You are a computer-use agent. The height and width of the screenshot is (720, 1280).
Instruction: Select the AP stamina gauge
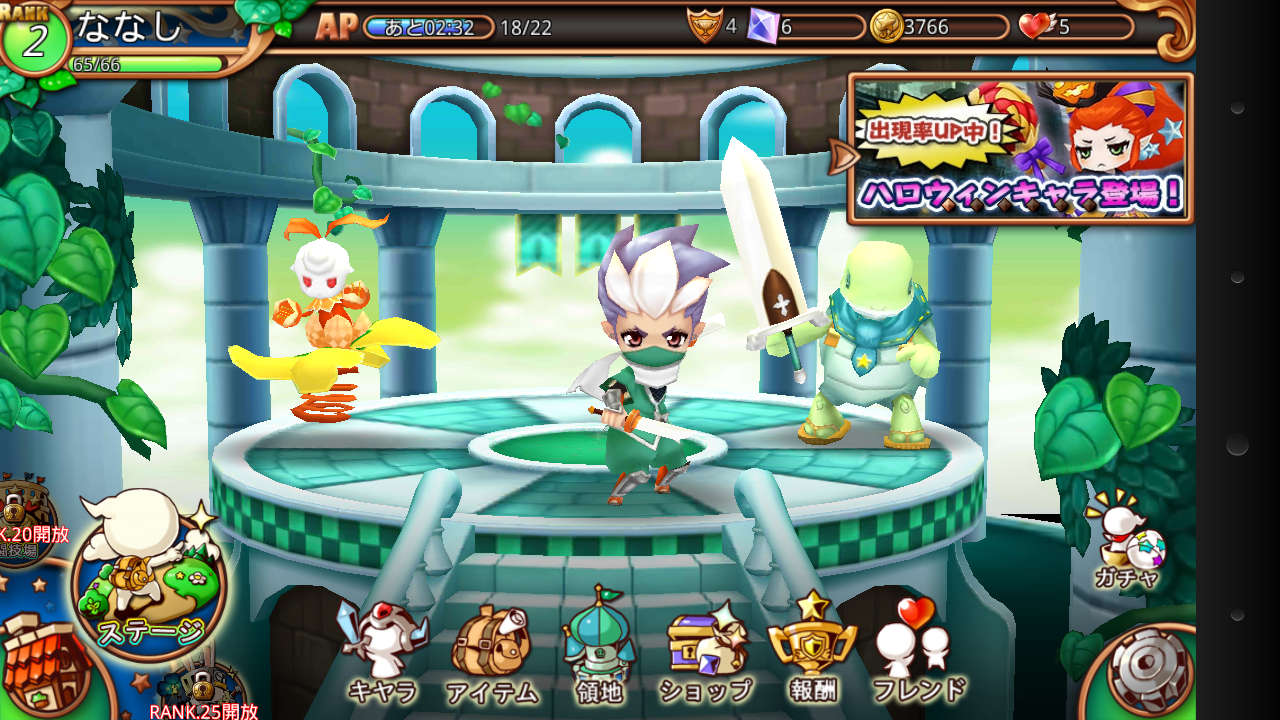tap(430, 27)
